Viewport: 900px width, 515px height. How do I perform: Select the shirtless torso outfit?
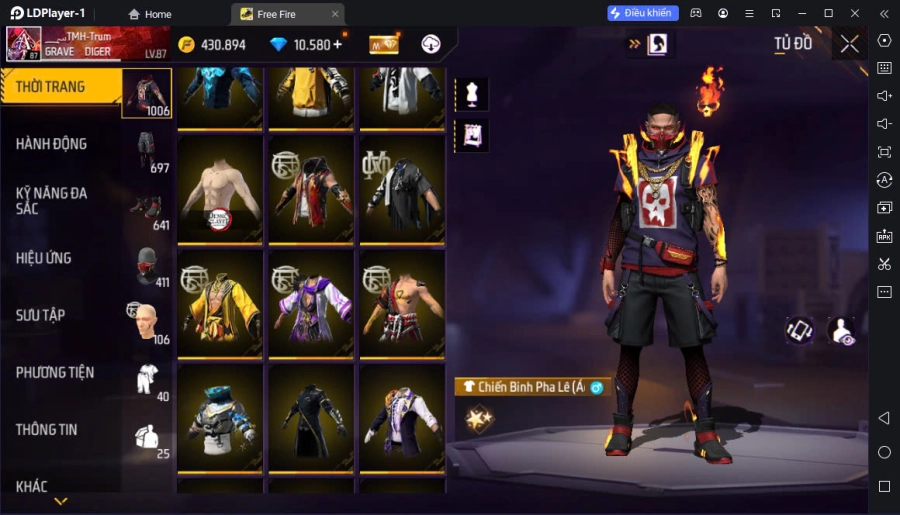tap(221, 190)
